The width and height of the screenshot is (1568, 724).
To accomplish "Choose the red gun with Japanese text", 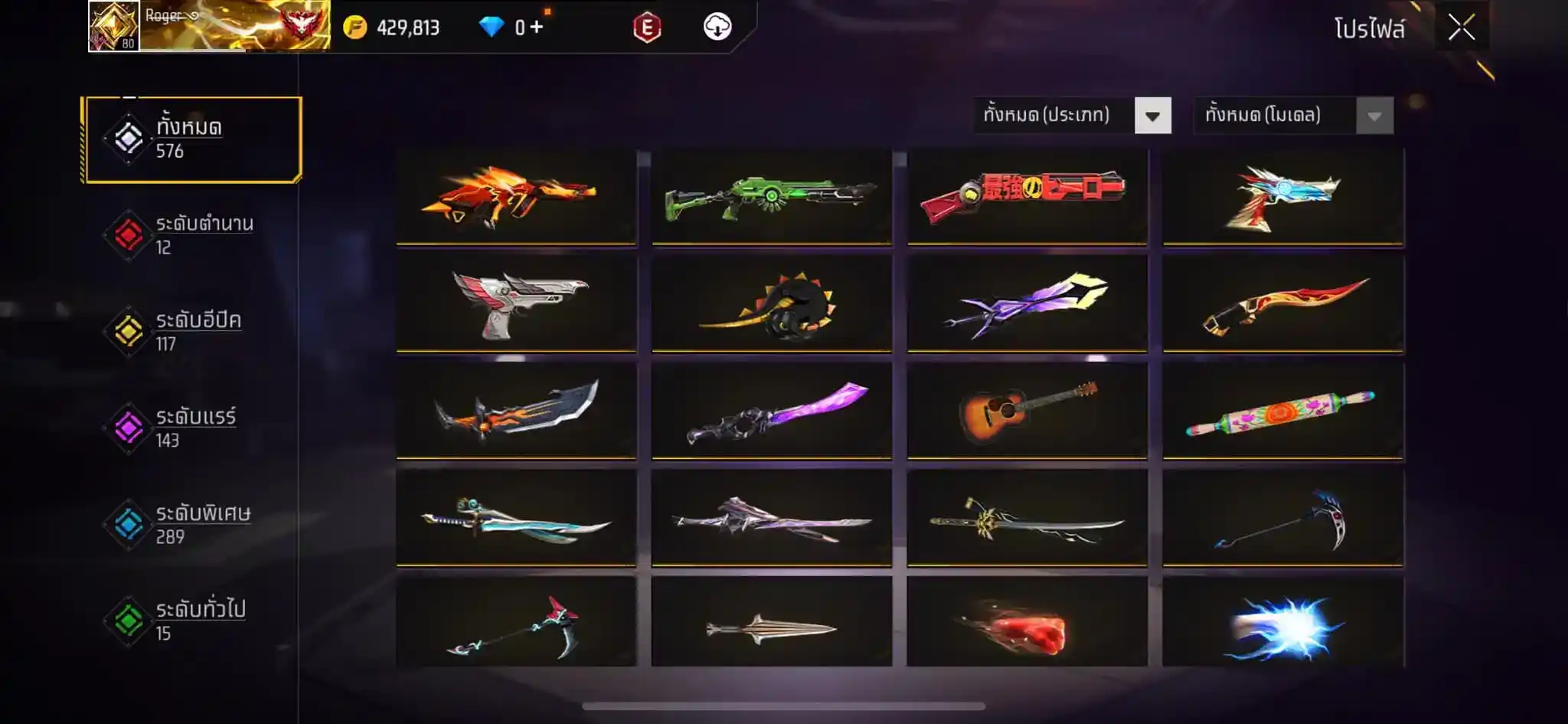I will (1027, 196).
